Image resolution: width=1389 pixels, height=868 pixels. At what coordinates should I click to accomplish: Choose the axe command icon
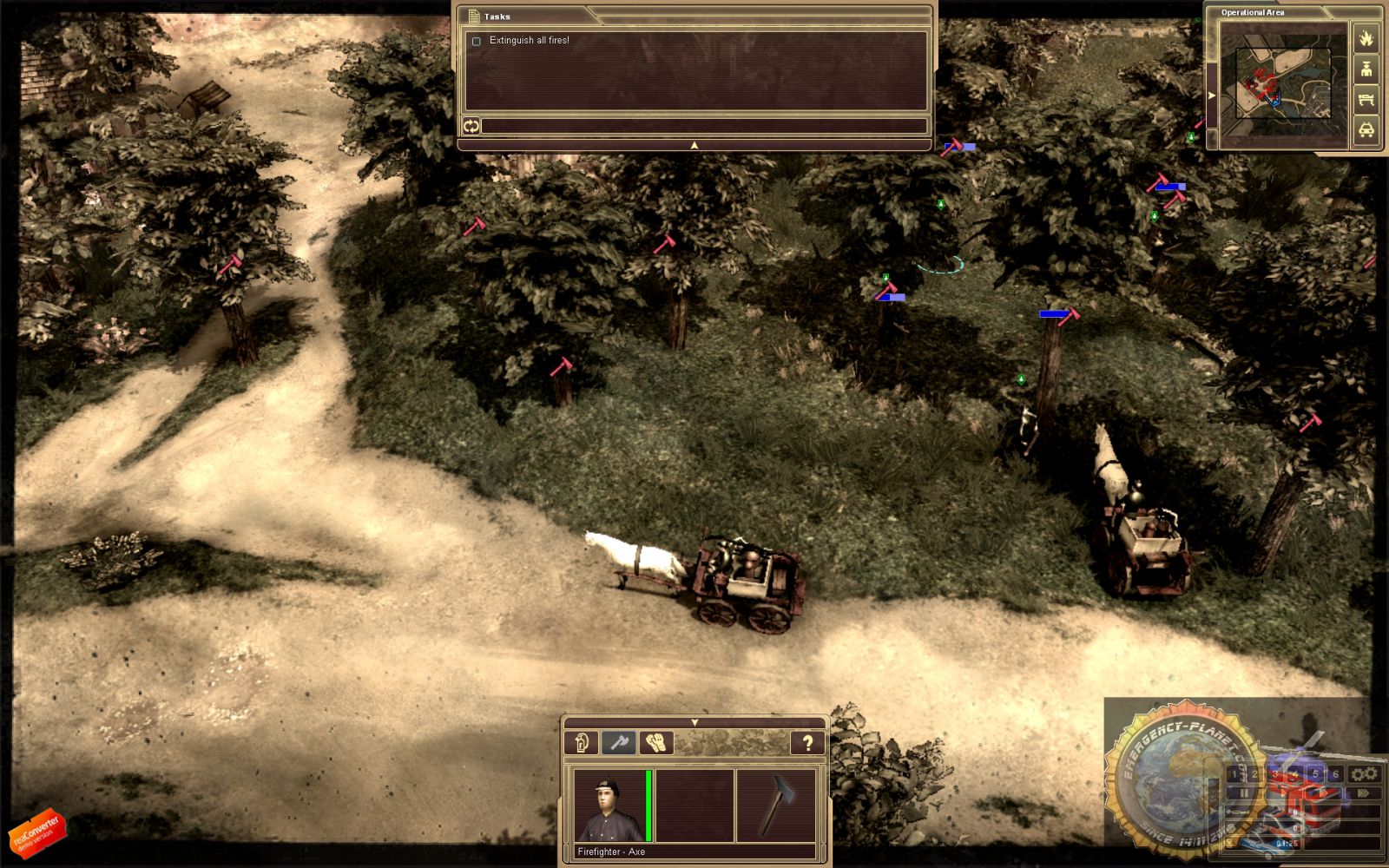[x=618, y=742]
